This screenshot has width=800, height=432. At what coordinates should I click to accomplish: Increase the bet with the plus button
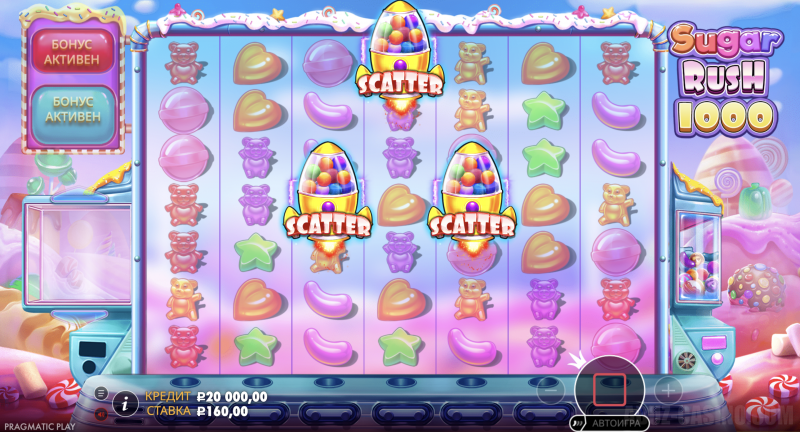click(x=668, y=386)
